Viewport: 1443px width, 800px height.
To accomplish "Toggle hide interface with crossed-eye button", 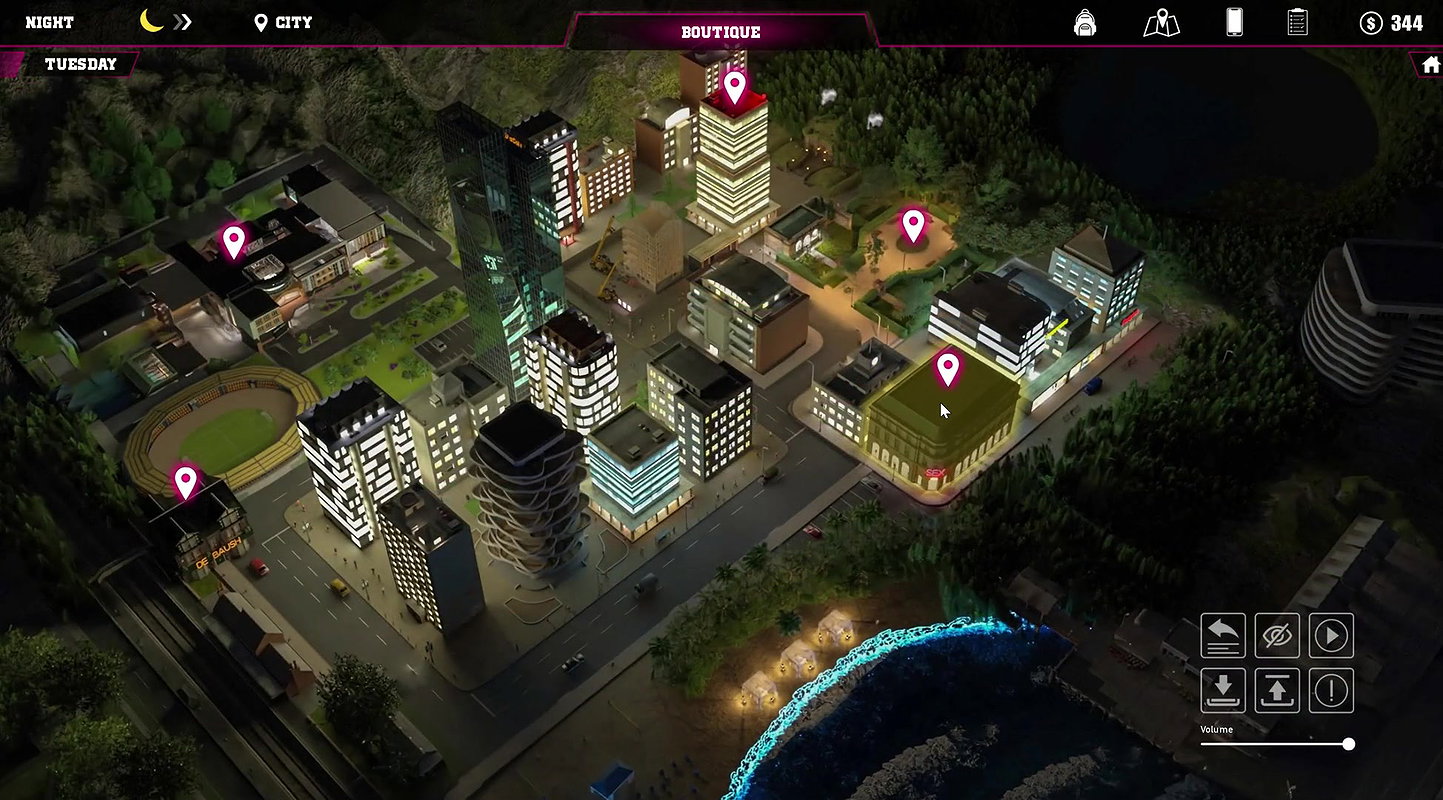I will tap(1277, 636).
